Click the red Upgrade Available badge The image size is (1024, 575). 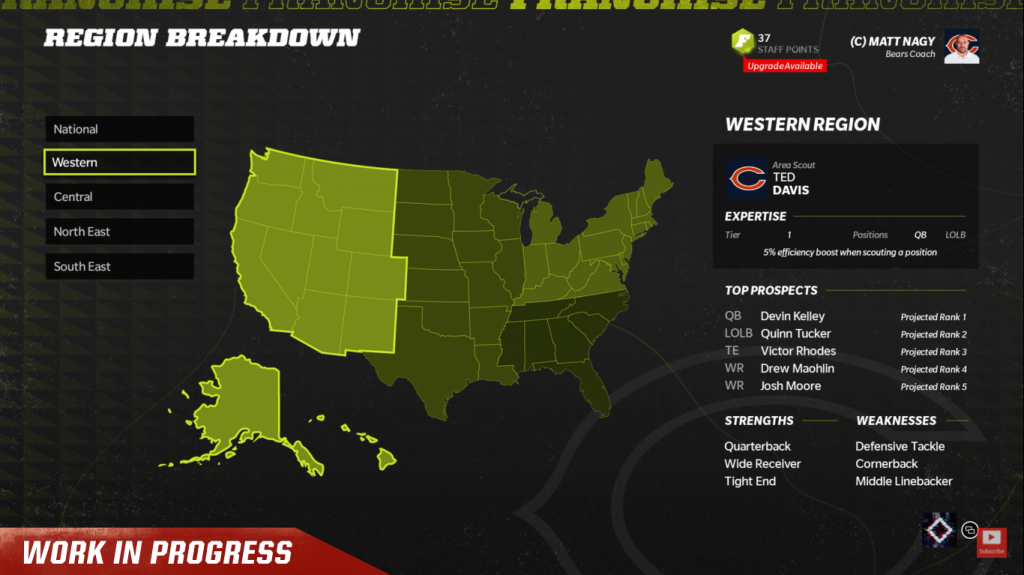point(784,66)
